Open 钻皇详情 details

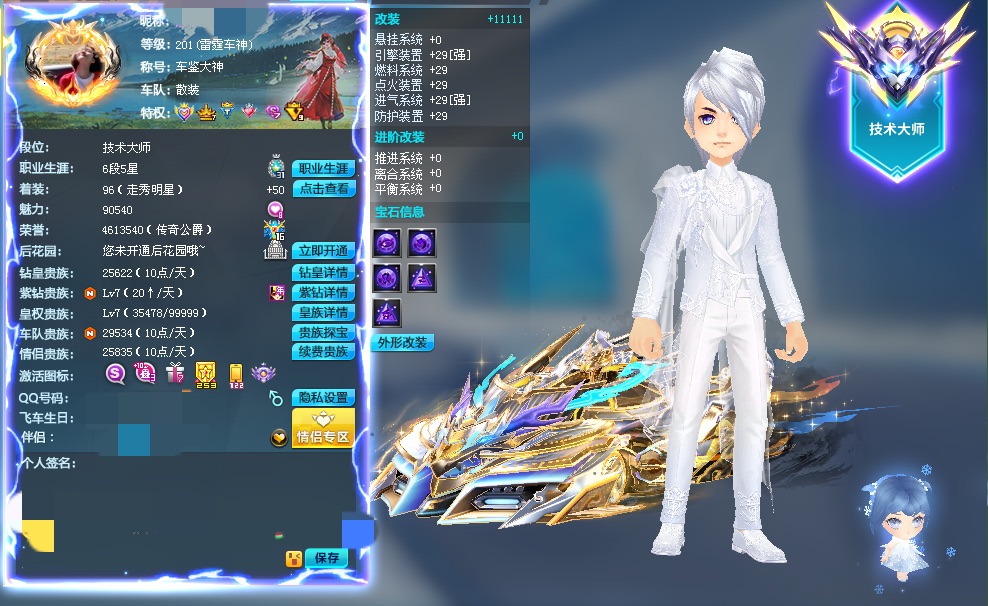click(x=323, y=272)
